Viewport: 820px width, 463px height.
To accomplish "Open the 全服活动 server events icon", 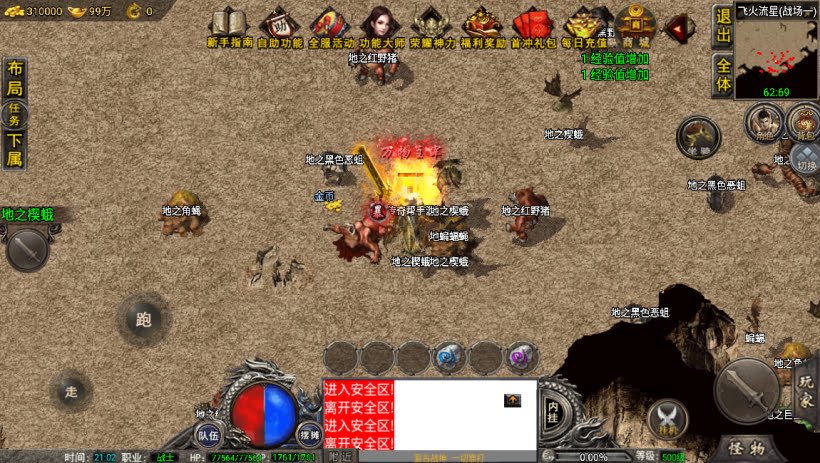I will [x=330, y=27].
